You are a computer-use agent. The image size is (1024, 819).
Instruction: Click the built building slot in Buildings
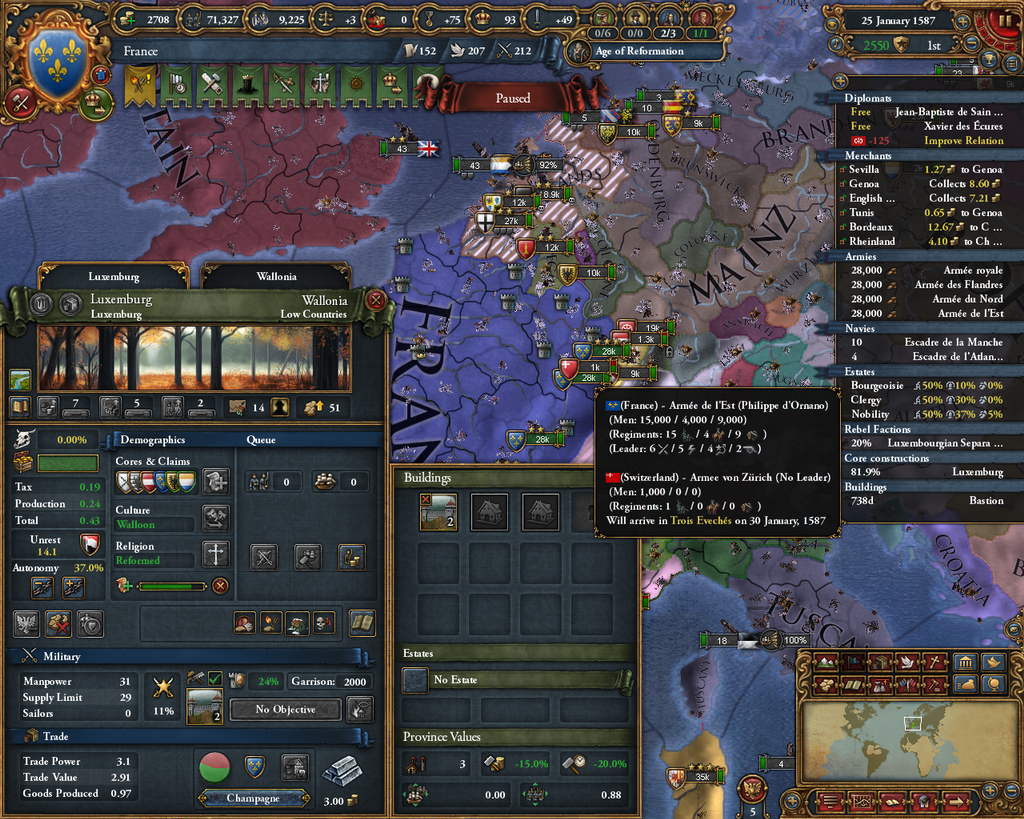point(438,512)
